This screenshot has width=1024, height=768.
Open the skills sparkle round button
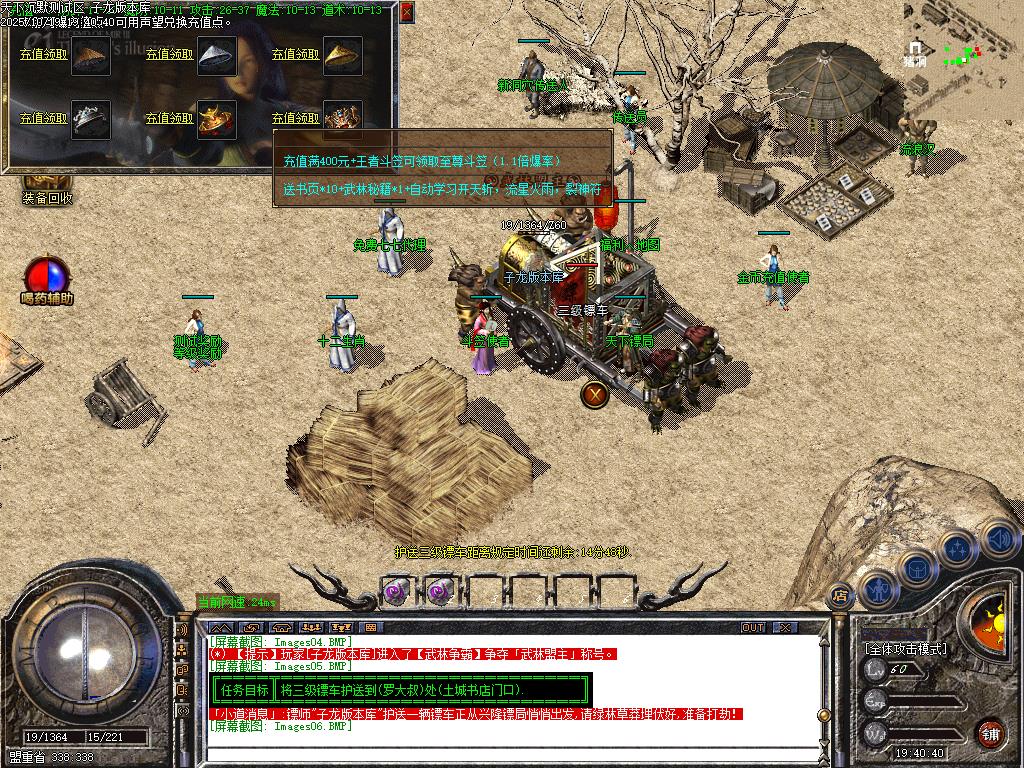pyautogui.click(x=957, y=548)
